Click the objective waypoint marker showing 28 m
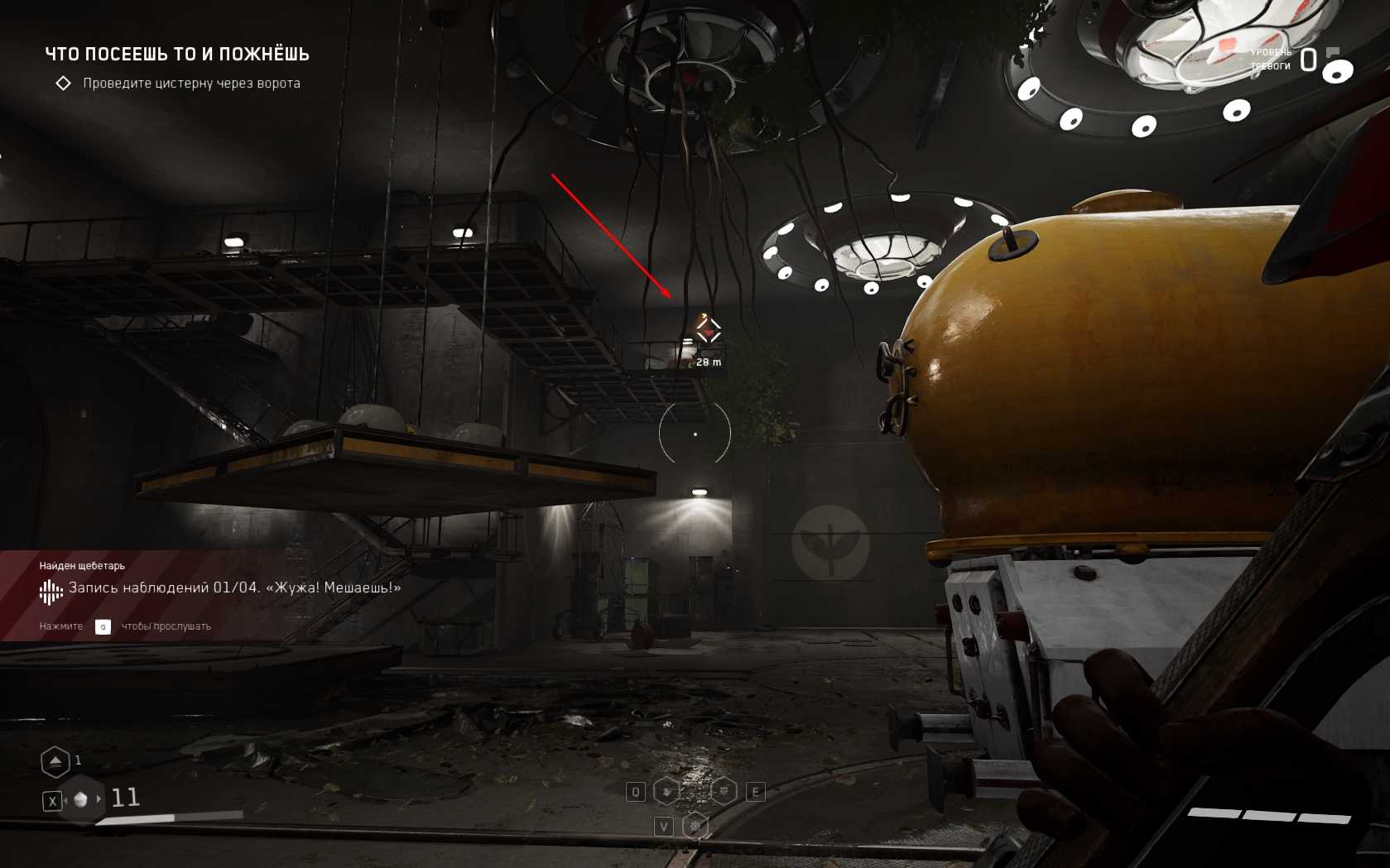 click(x=708, y=332)
